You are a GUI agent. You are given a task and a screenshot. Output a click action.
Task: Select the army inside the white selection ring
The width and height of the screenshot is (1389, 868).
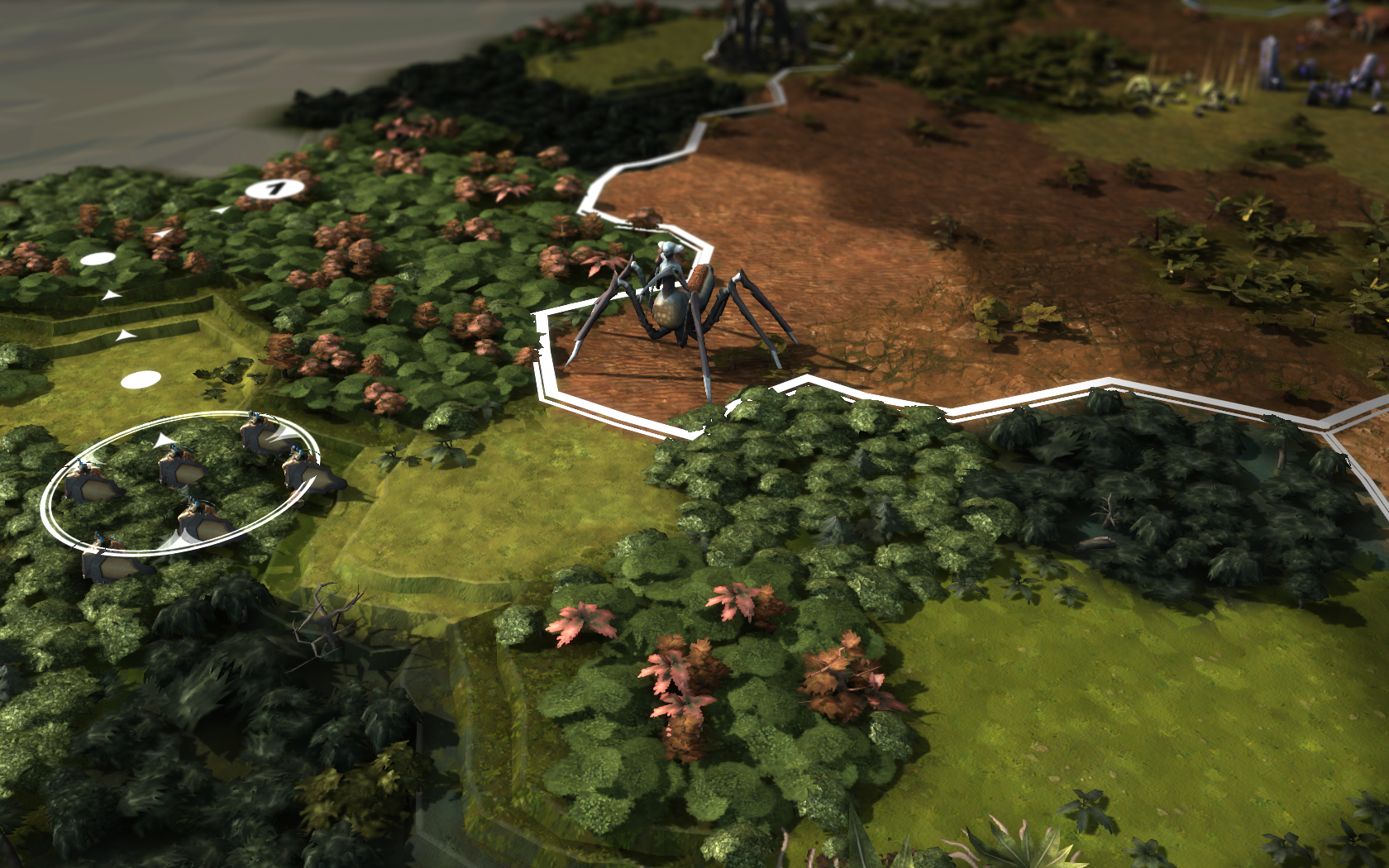[x=180, y=482]
